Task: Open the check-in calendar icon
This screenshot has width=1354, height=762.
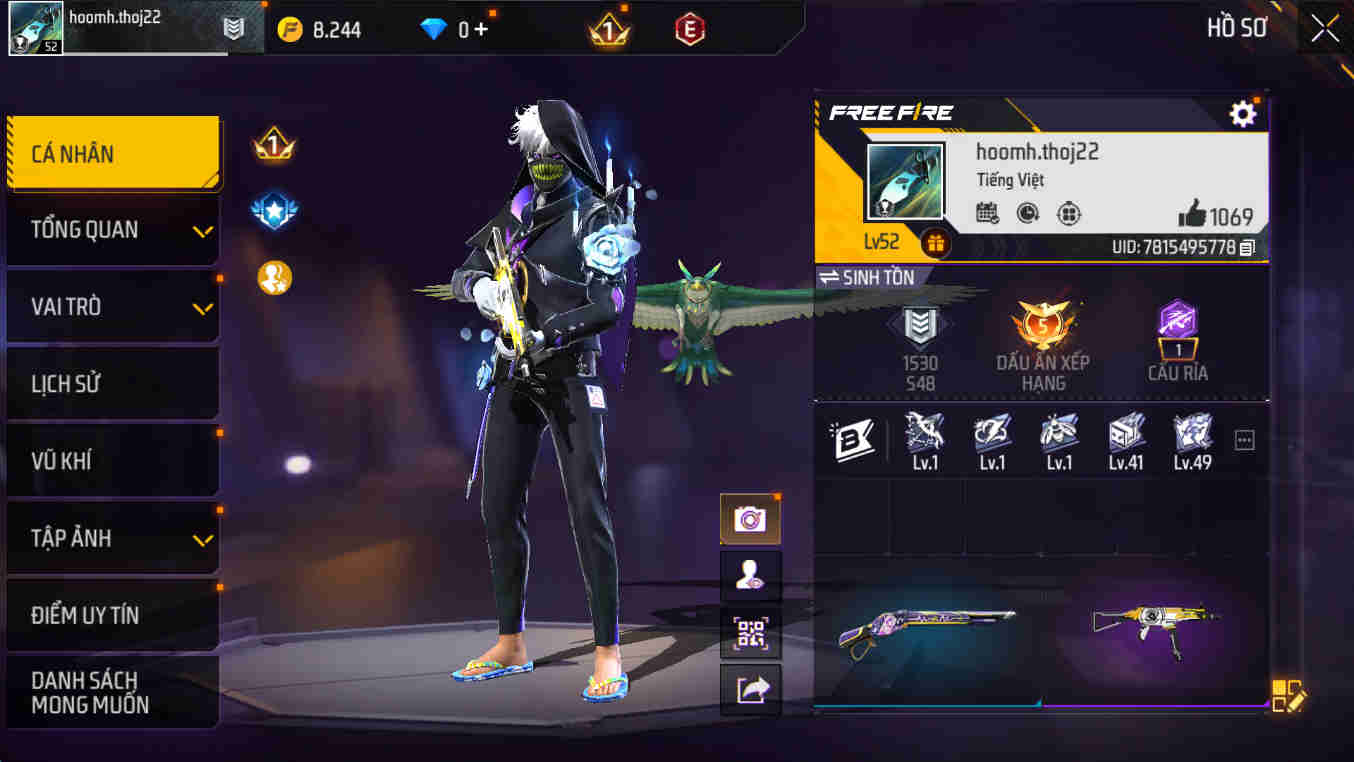Action: pos(987,213)
